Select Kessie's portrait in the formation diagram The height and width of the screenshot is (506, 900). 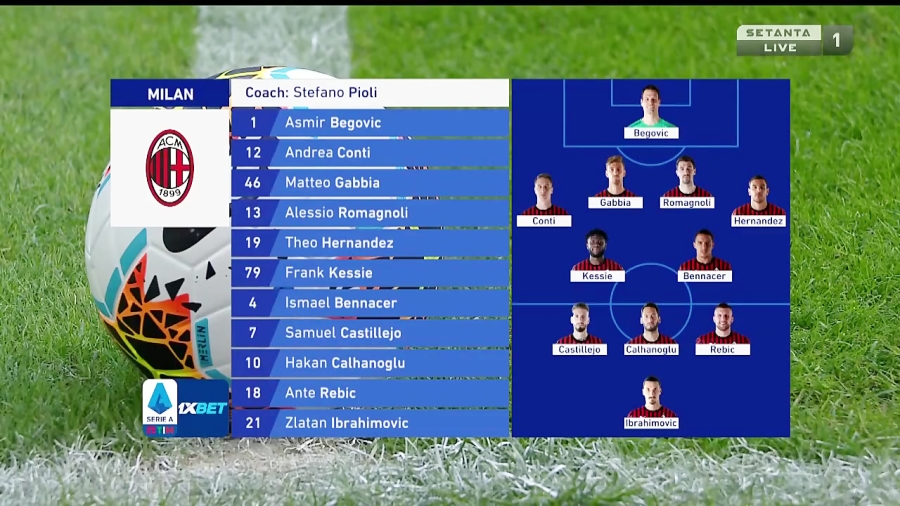(597, 250)
